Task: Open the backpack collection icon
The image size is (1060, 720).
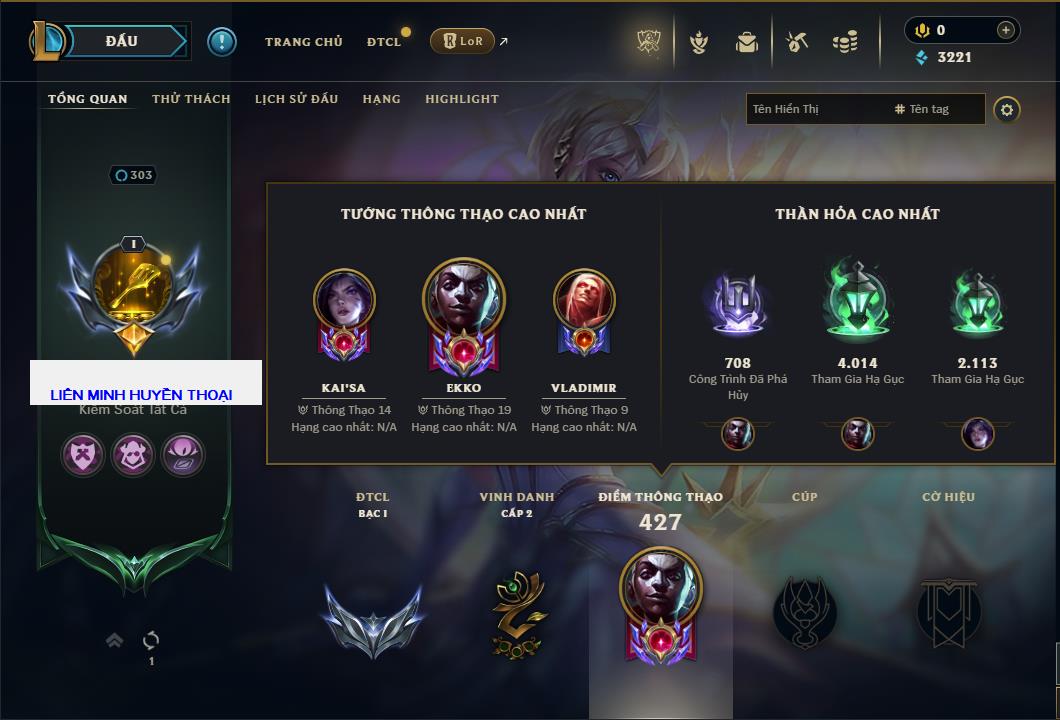Action: (x=746, y=42)
